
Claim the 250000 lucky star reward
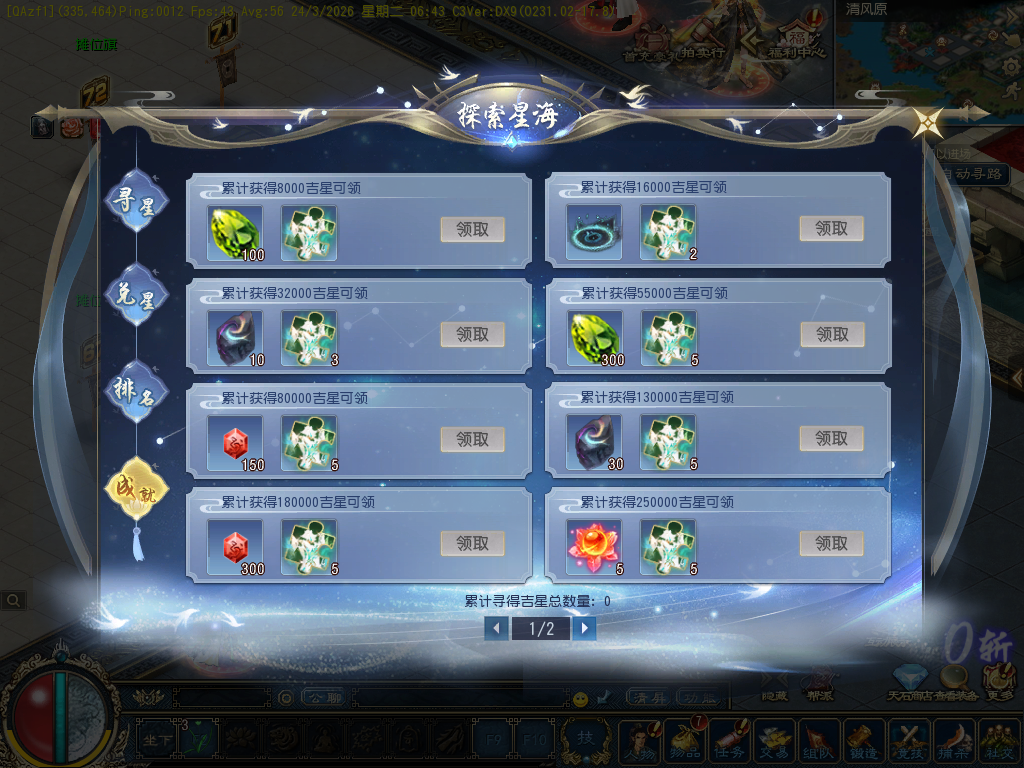point(831,544)
